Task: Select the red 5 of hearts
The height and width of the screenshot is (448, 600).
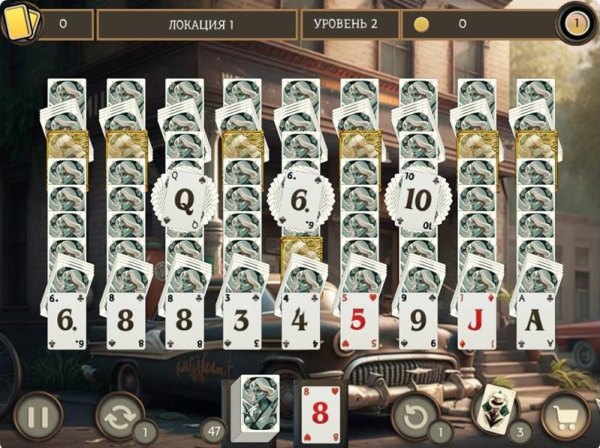Action: 357,320
